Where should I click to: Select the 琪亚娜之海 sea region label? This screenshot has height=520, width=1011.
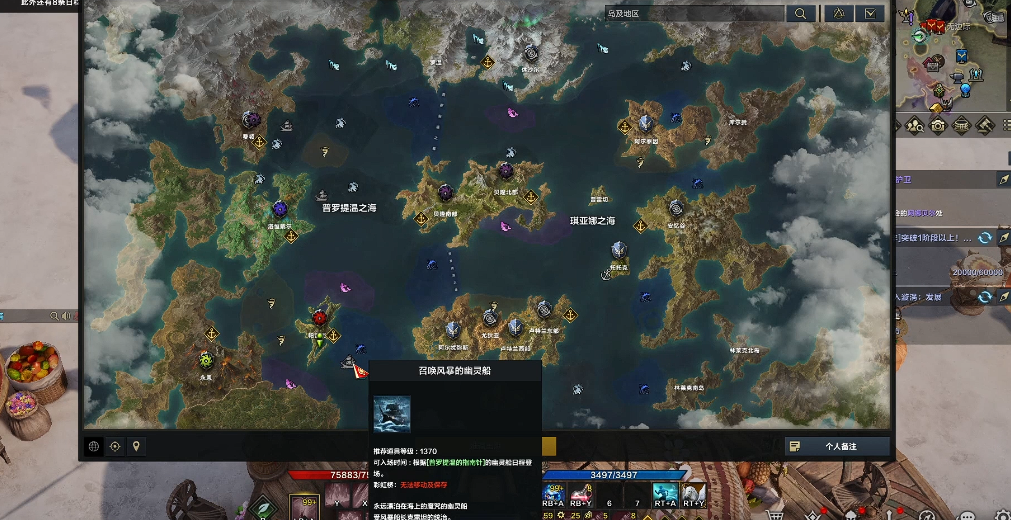(x=593, y=220)
